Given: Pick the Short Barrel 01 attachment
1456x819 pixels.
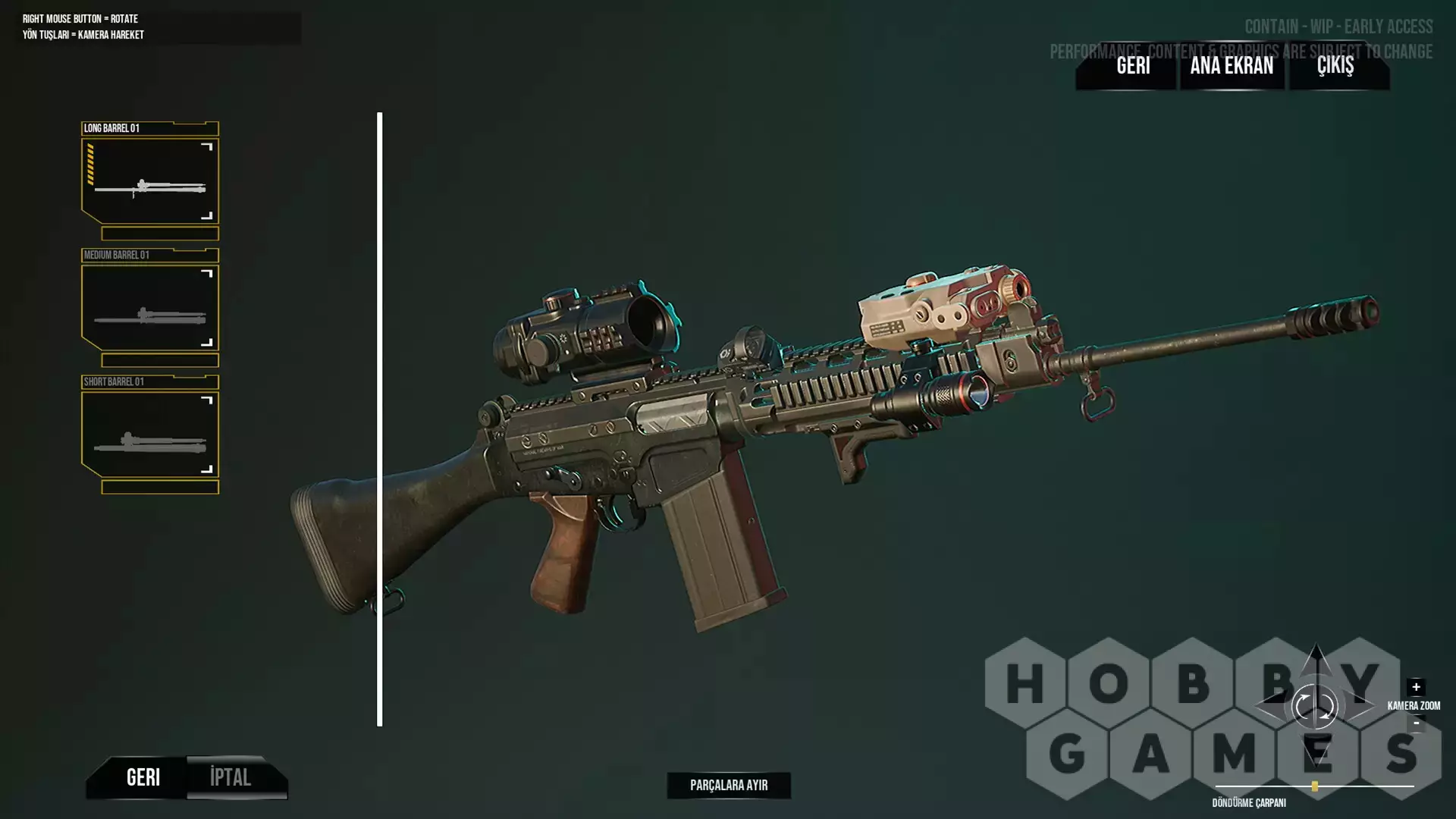Looking at the screenshot, I should tap(150, 434).
